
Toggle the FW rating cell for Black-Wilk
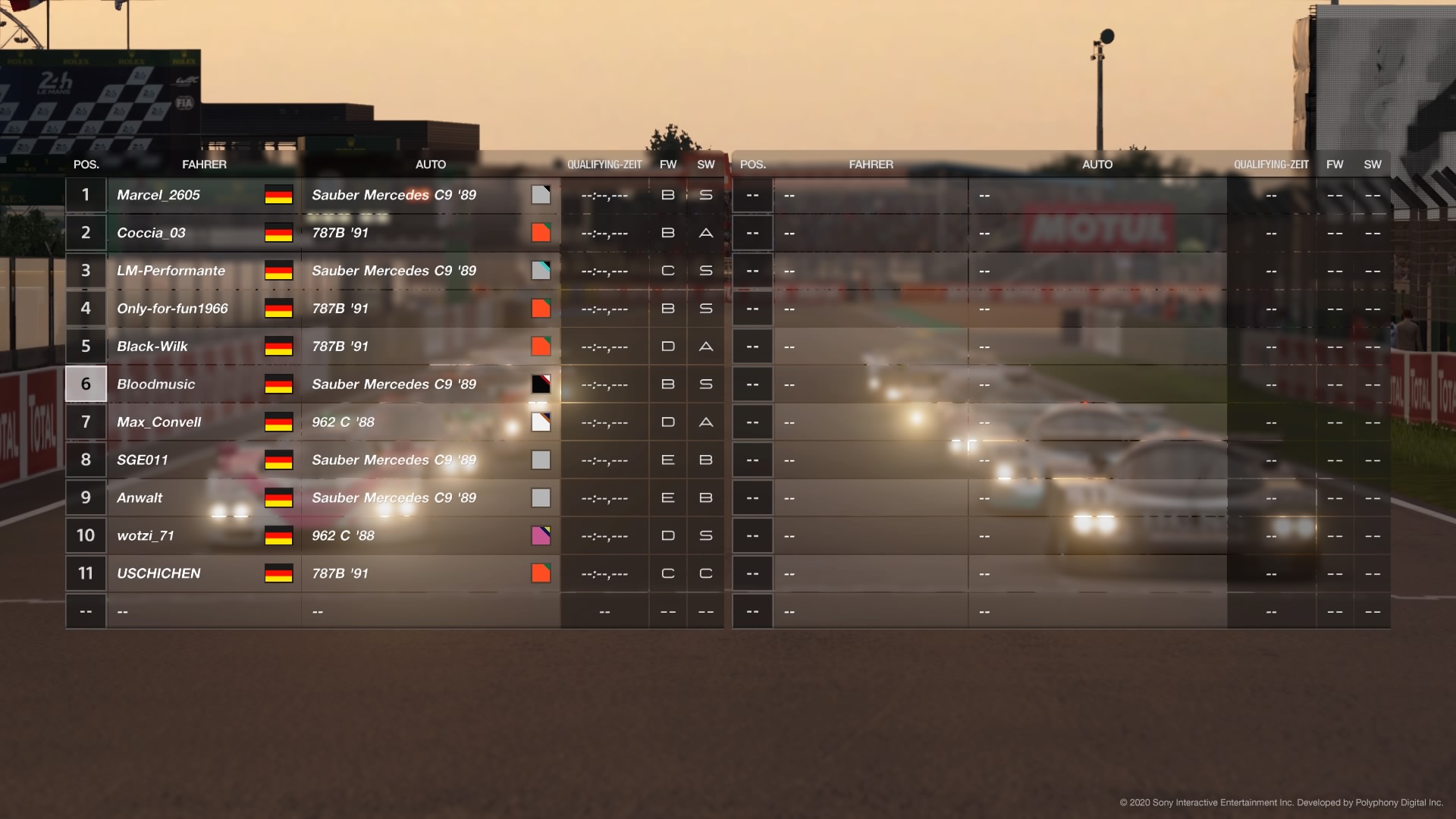[667, 346]
